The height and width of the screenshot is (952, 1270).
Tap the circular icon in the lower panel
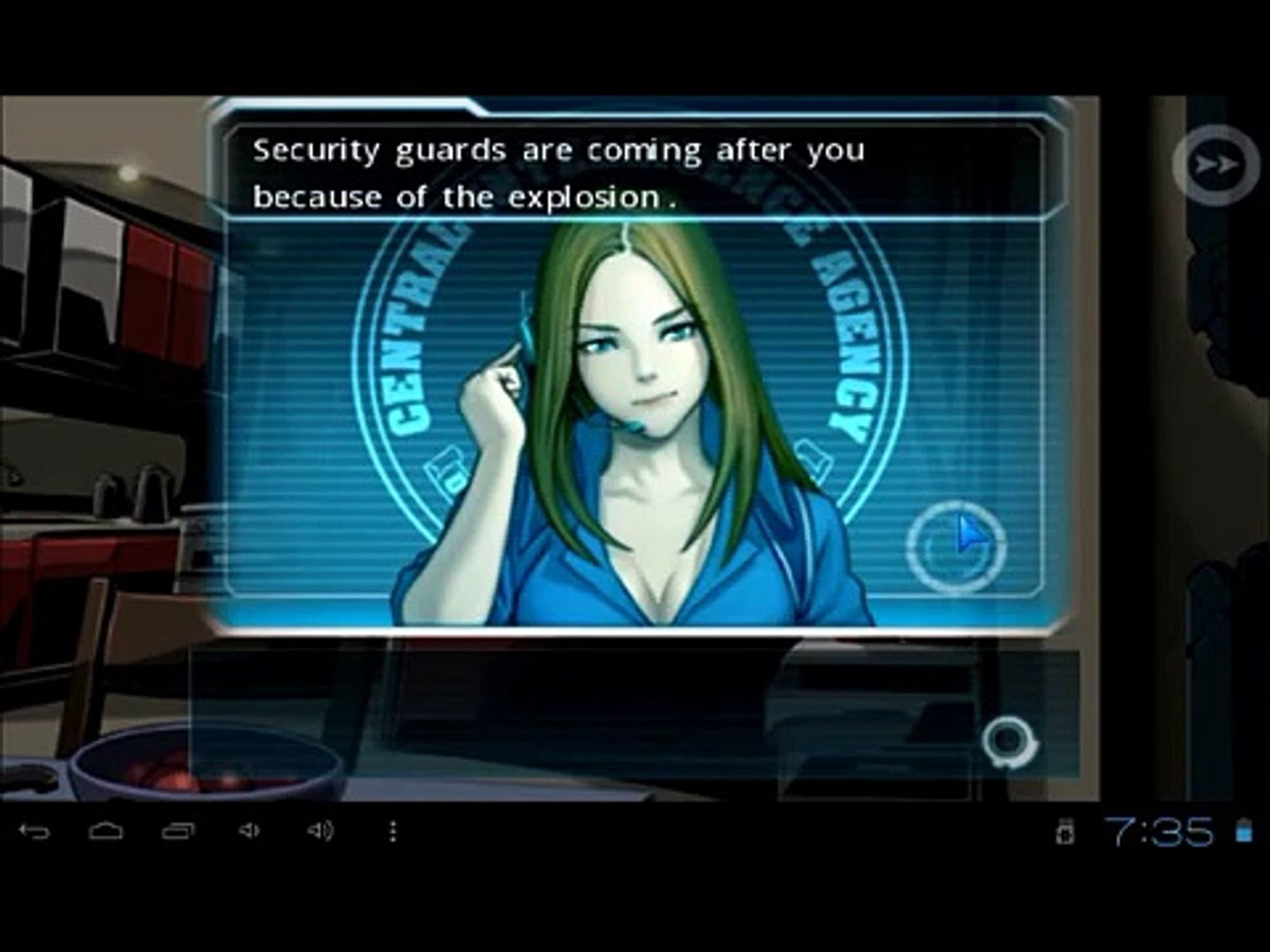[1009, 741]
